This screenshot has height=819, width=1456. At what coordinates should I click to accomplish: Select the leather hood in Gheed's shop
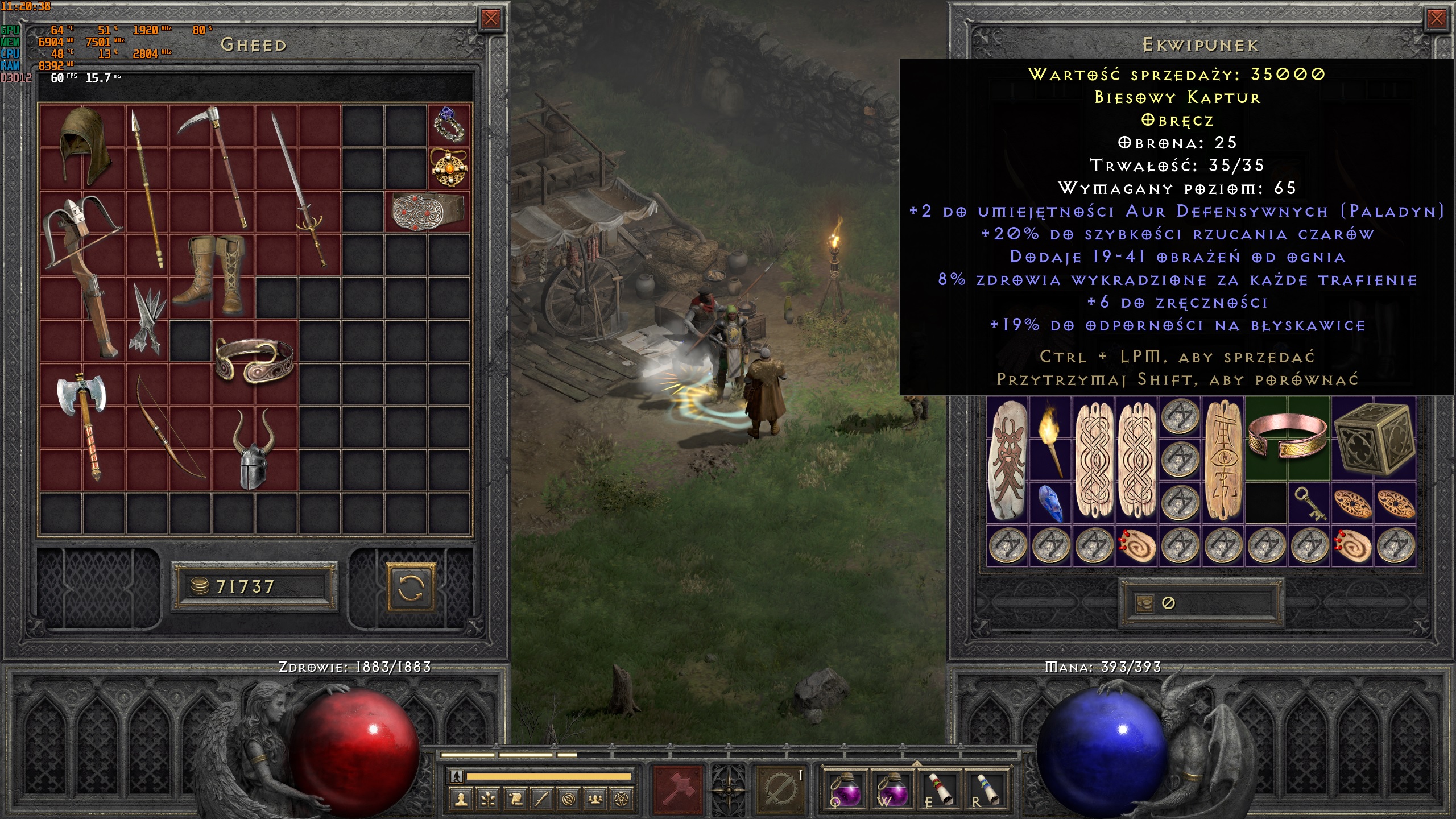[x=83, y=146]
